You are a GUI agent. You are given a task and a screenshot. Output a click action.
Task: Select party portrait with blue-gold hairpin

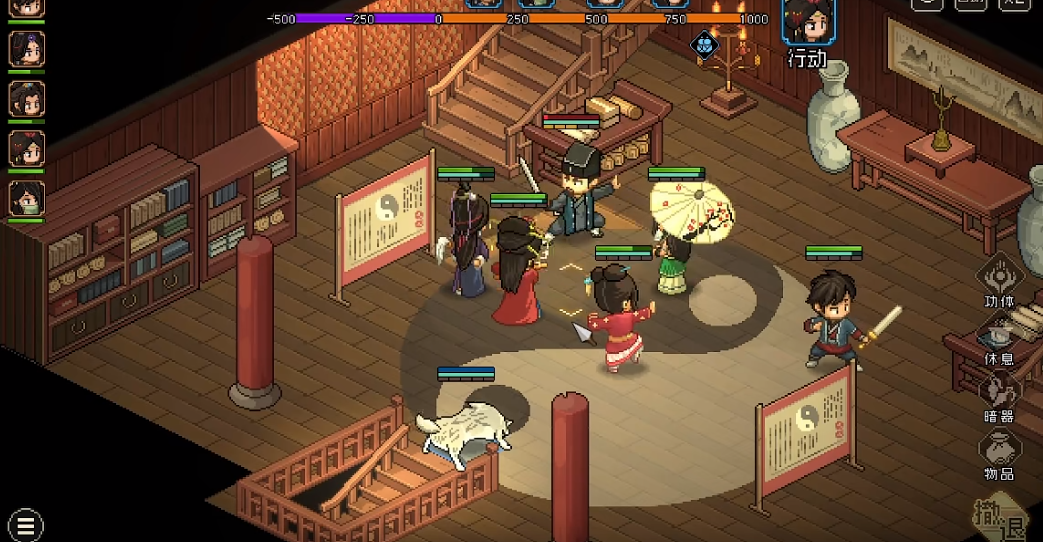(26, 98)
